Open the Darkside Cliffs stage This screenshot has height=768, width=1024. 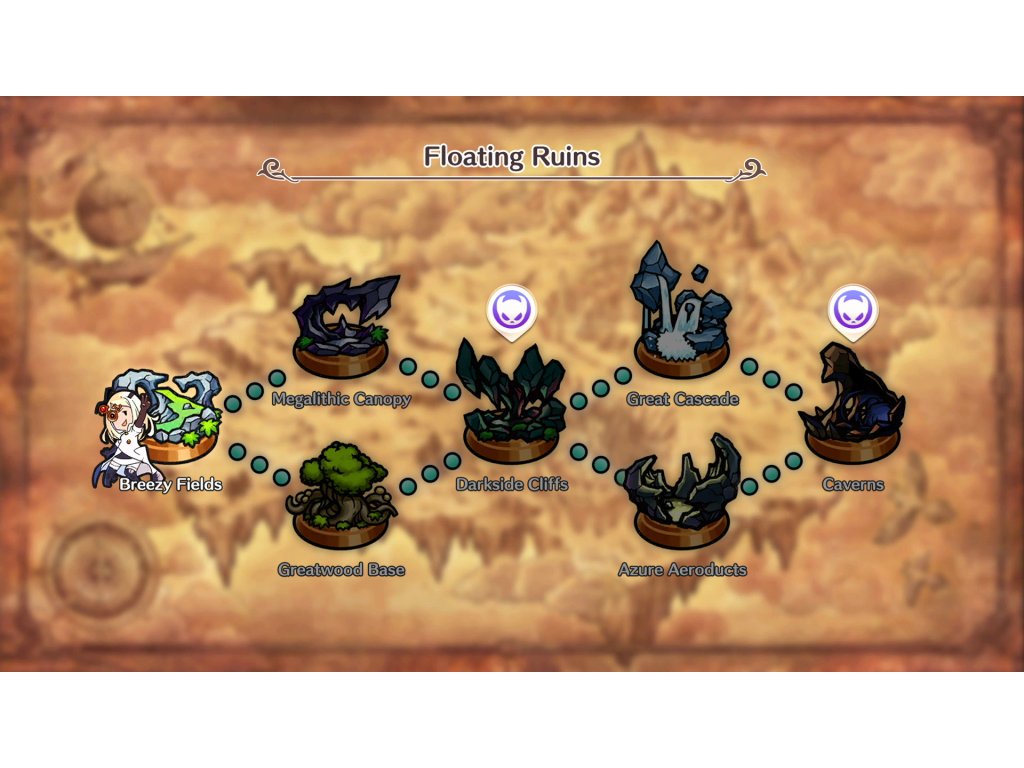click(511, 412)
